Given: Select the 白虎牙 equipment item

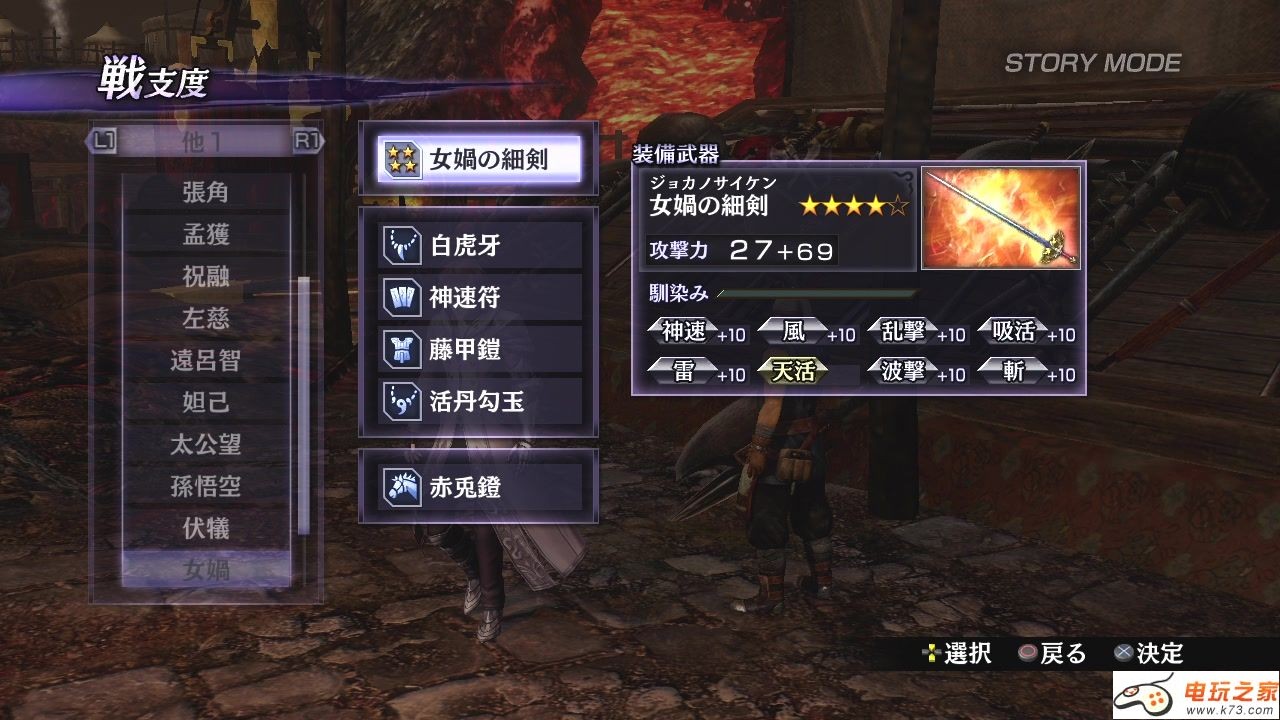Looking at the screenshot, I should 479,245.
